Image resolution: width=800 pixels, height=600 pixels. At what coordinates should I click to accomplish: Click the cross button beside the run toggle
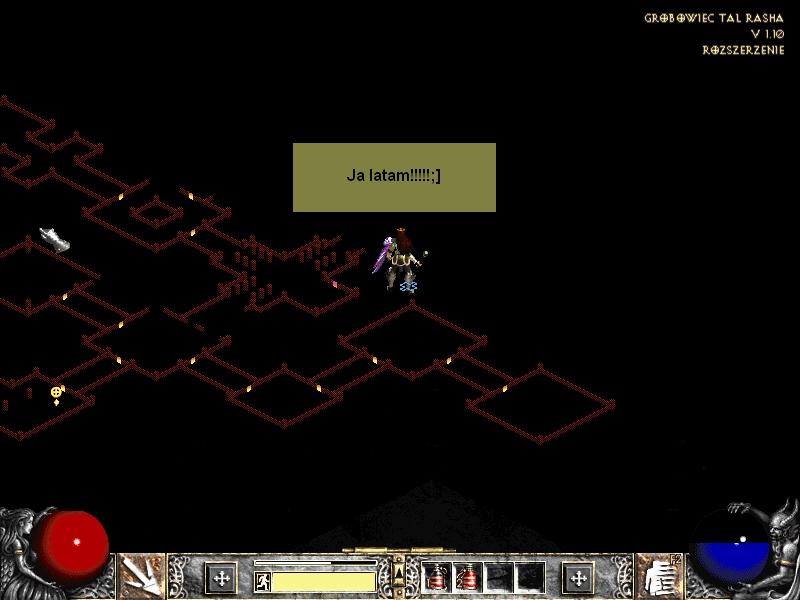click(x=221, y=577)
